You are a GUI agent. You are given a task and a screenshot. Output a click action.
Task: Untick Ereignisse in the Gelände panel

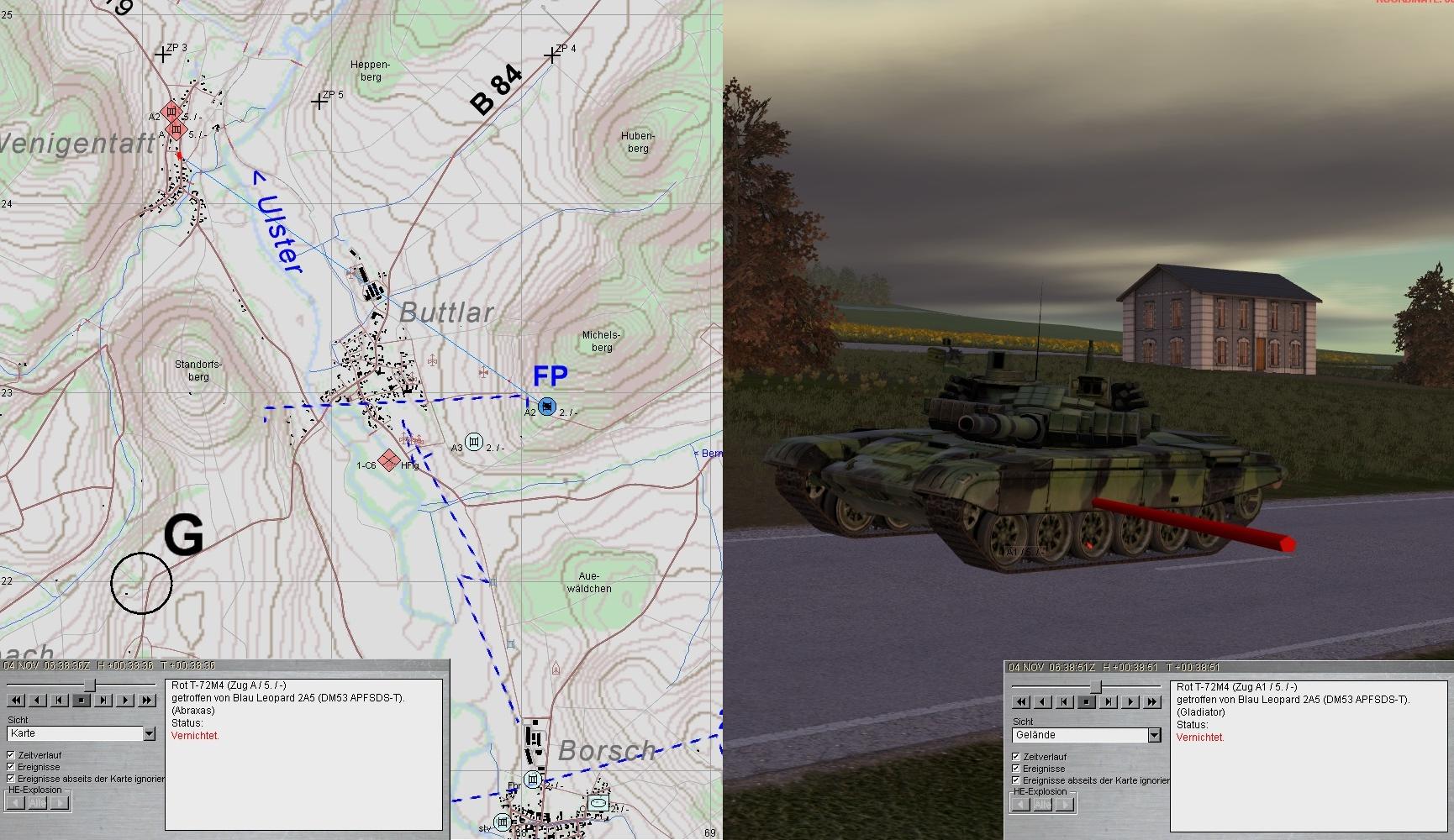(x=1016, y=769)
